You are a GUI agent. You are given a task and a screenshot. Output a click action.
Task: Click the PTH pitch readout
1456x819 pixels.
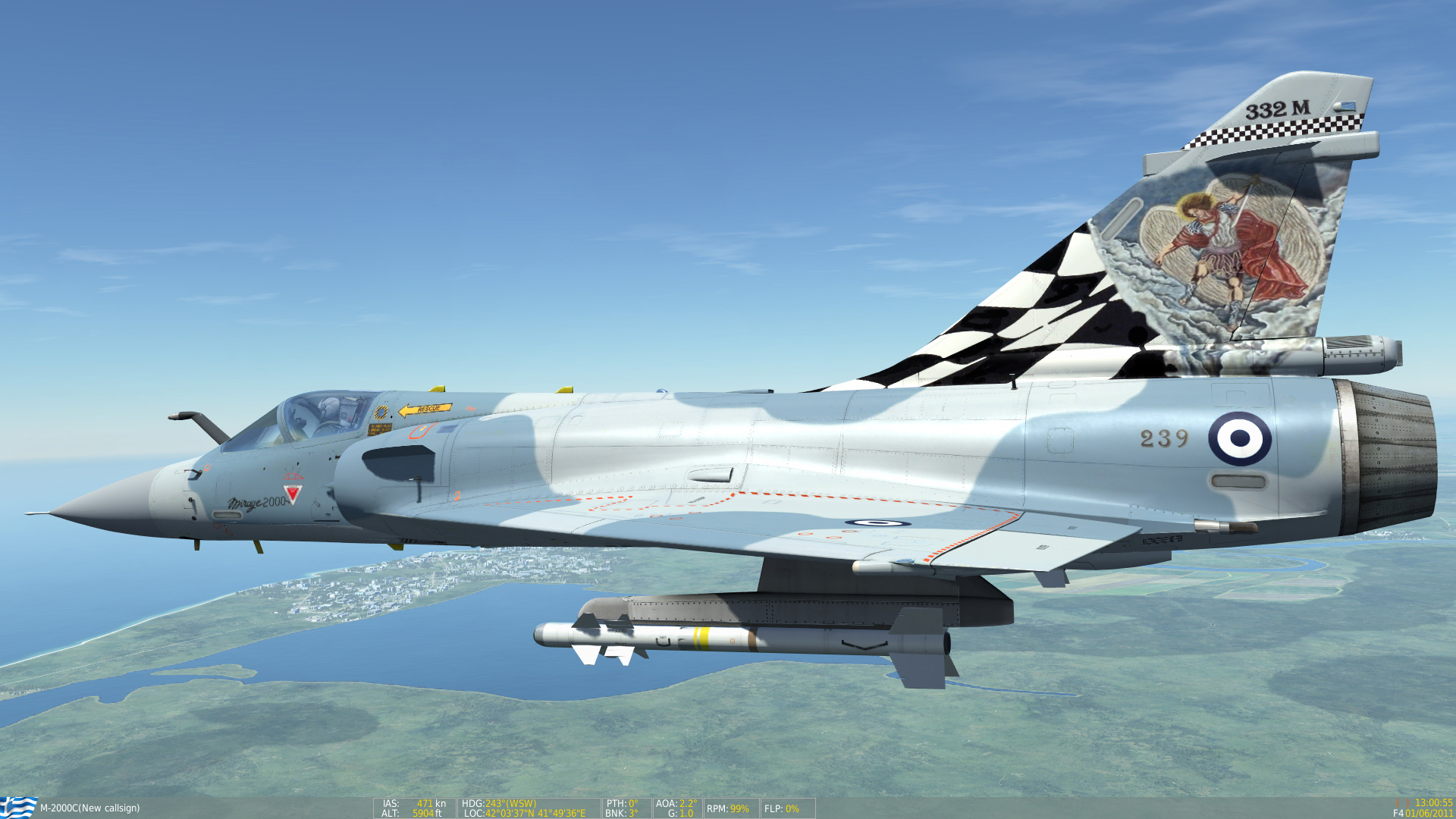point(620,802)
